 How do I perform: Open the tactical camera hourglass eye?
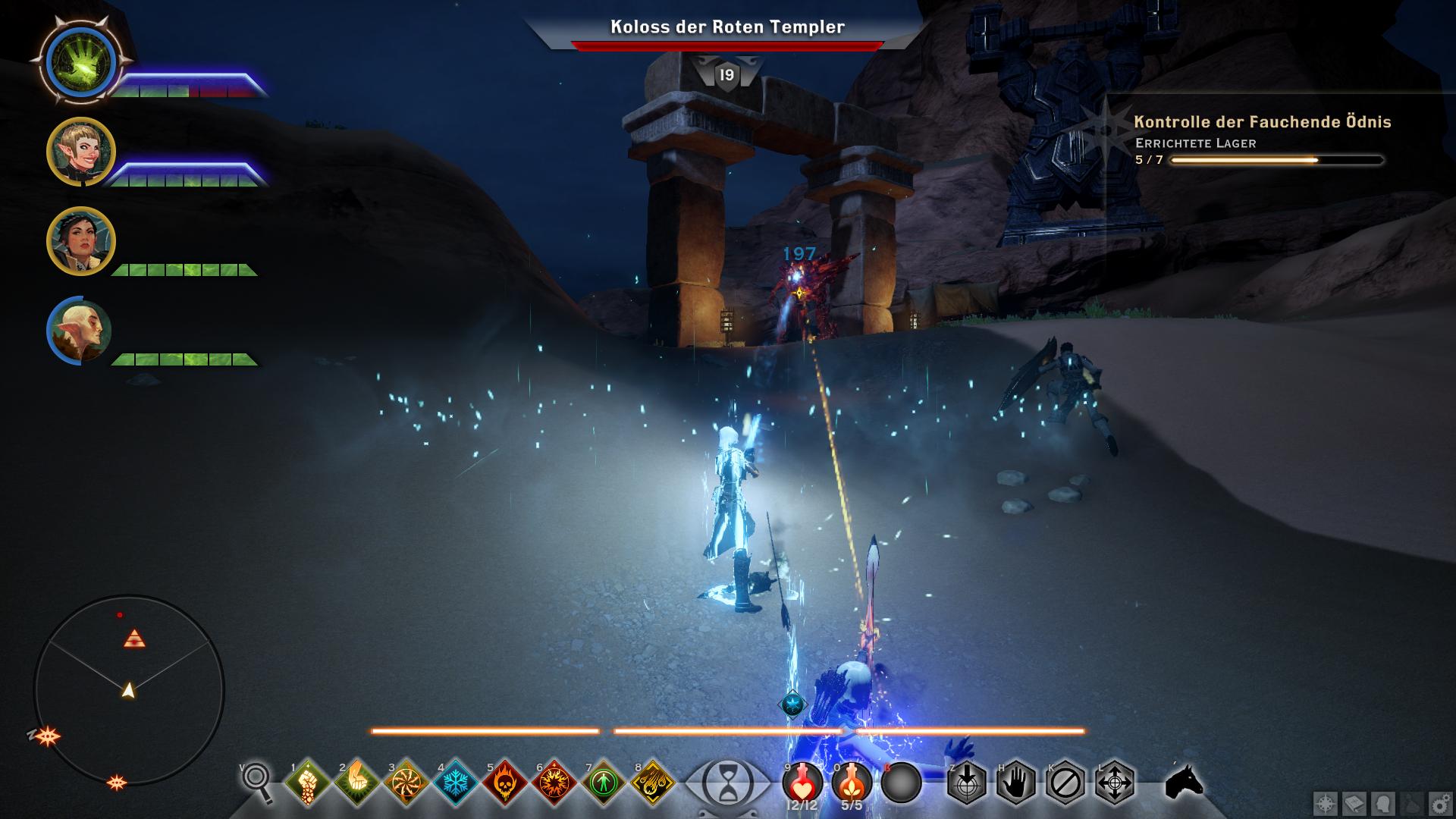pos(727,782)
